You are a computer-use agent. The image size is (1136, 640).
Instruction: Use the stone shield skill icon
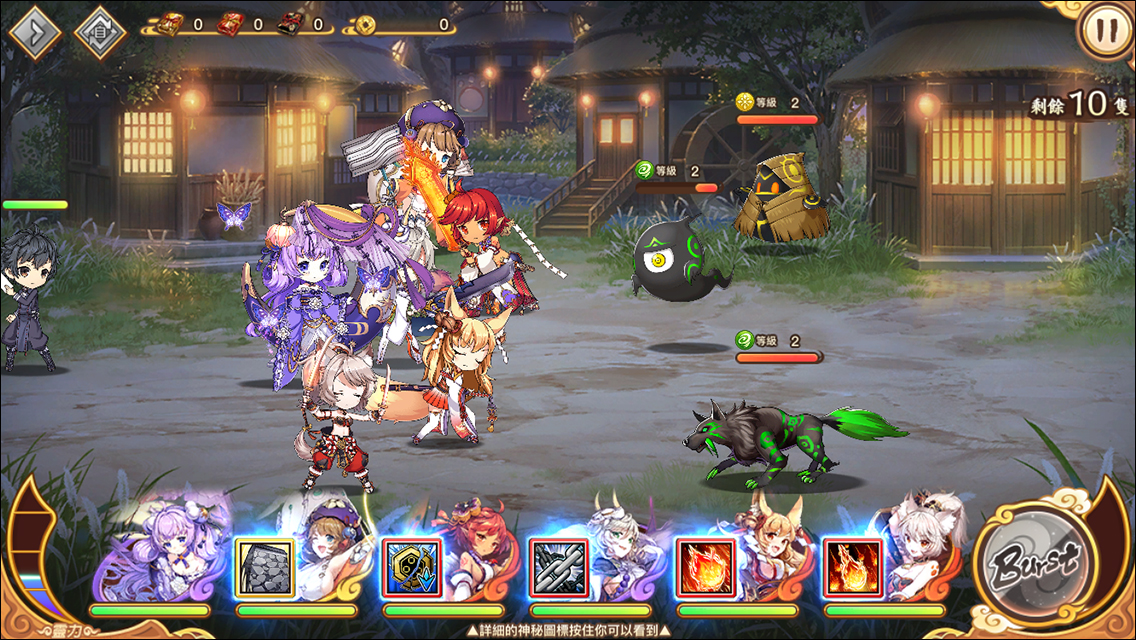[265, 568]
